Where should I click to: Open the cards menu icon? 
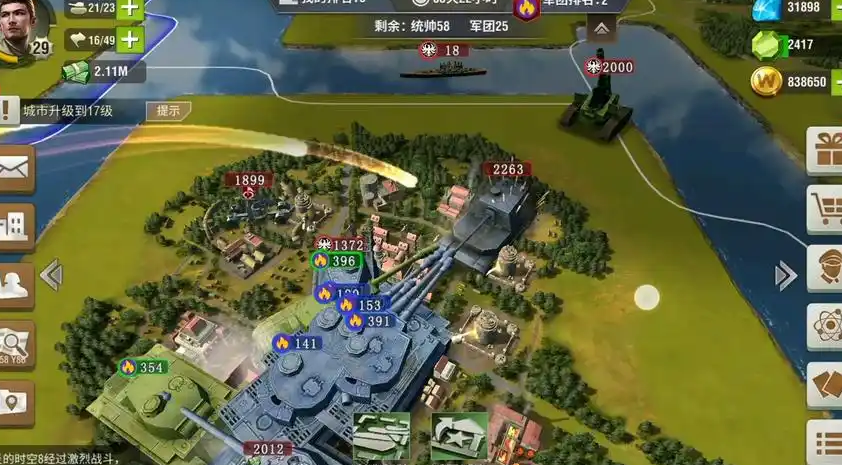[827, 385]
